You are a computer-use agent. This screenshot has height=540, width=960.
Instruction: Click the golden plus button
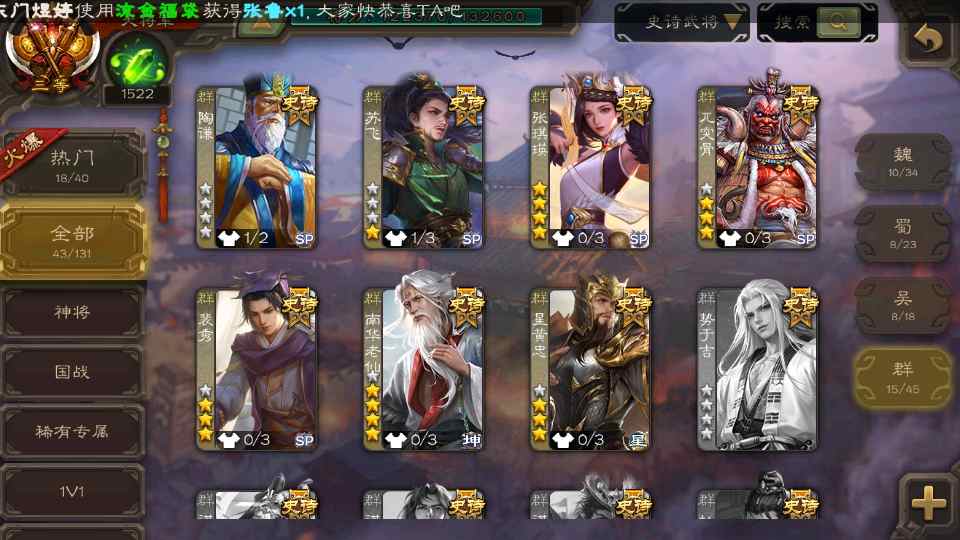point(929,503)
